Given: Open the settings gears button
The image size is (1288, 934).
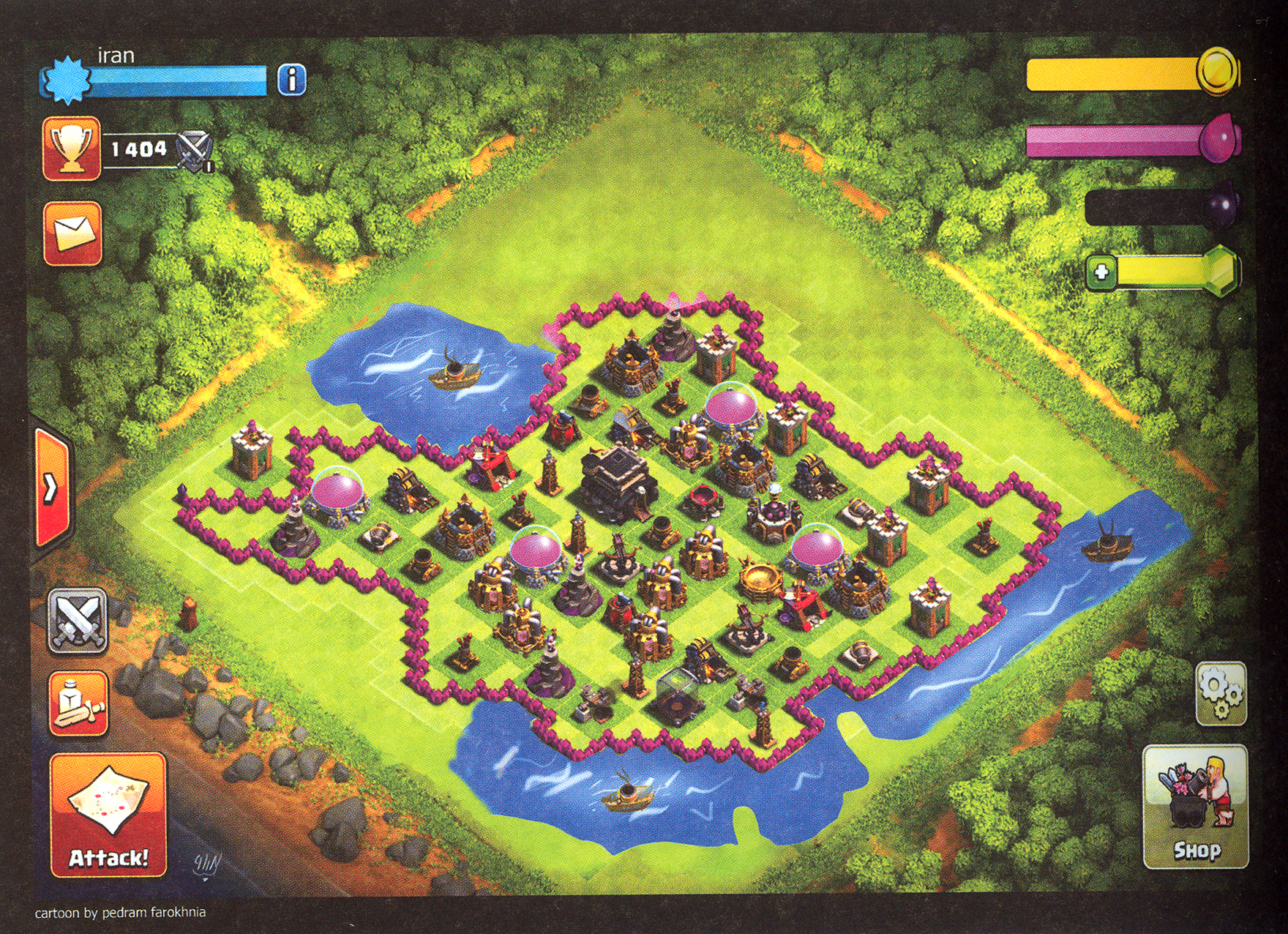Looking at the screenshot, I should coord(1221,692).
